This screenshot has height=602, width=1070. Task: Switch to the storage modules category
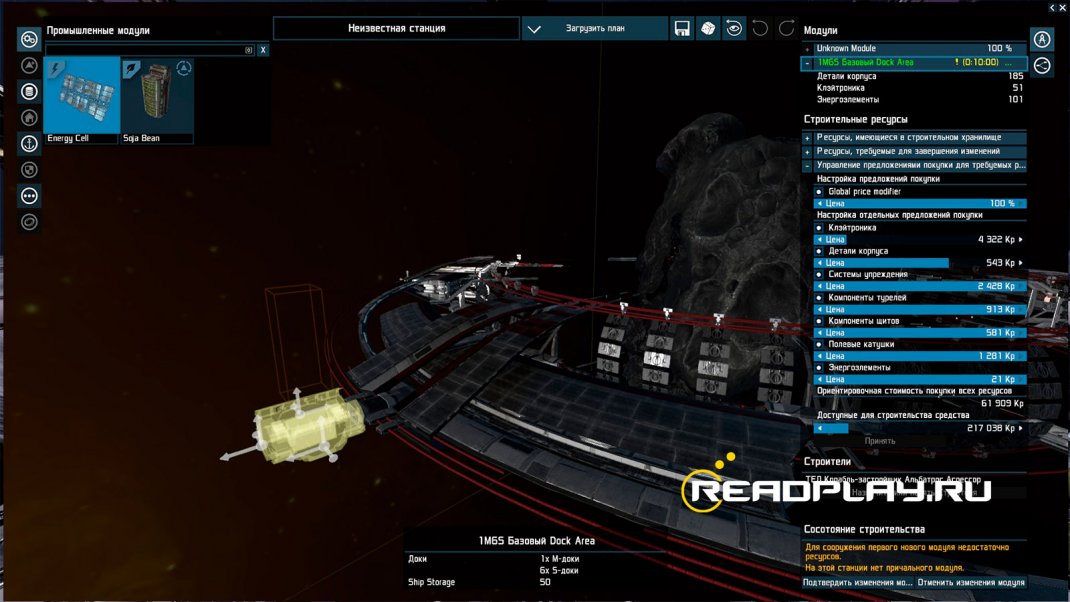[x=29, y=91]
